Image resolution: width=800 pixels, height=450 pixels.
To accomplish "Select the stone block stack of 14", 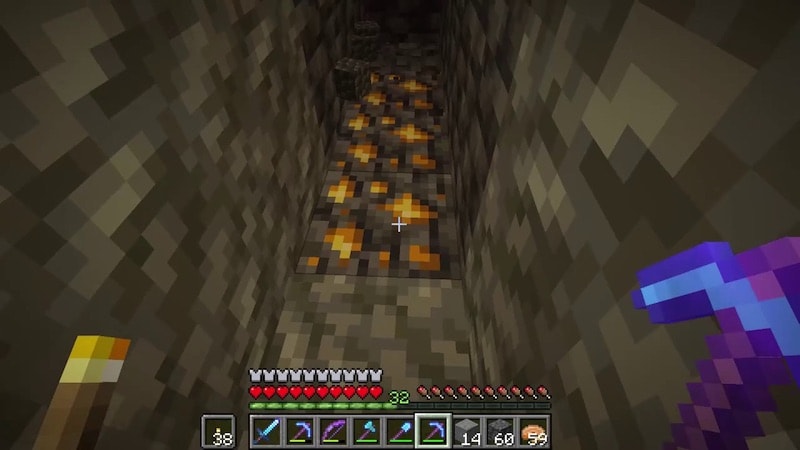I will tap(466, 432).
